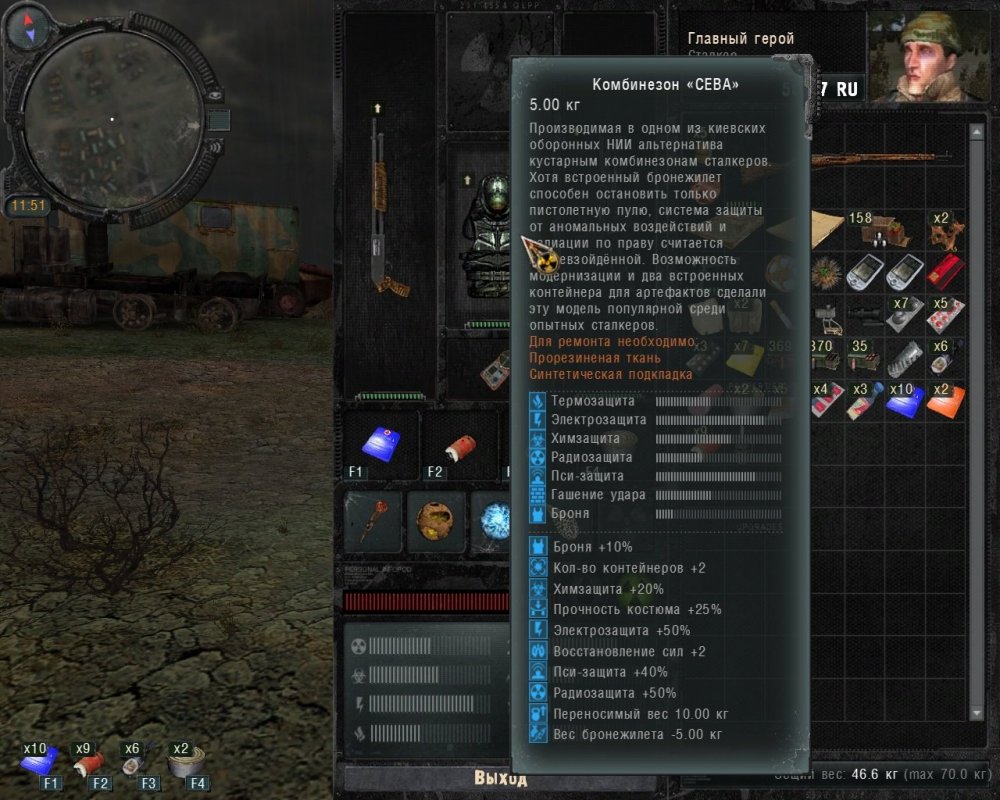Select the glowing blue artifact on the belt
This screenshot has height=800, width=1000.
493,521
